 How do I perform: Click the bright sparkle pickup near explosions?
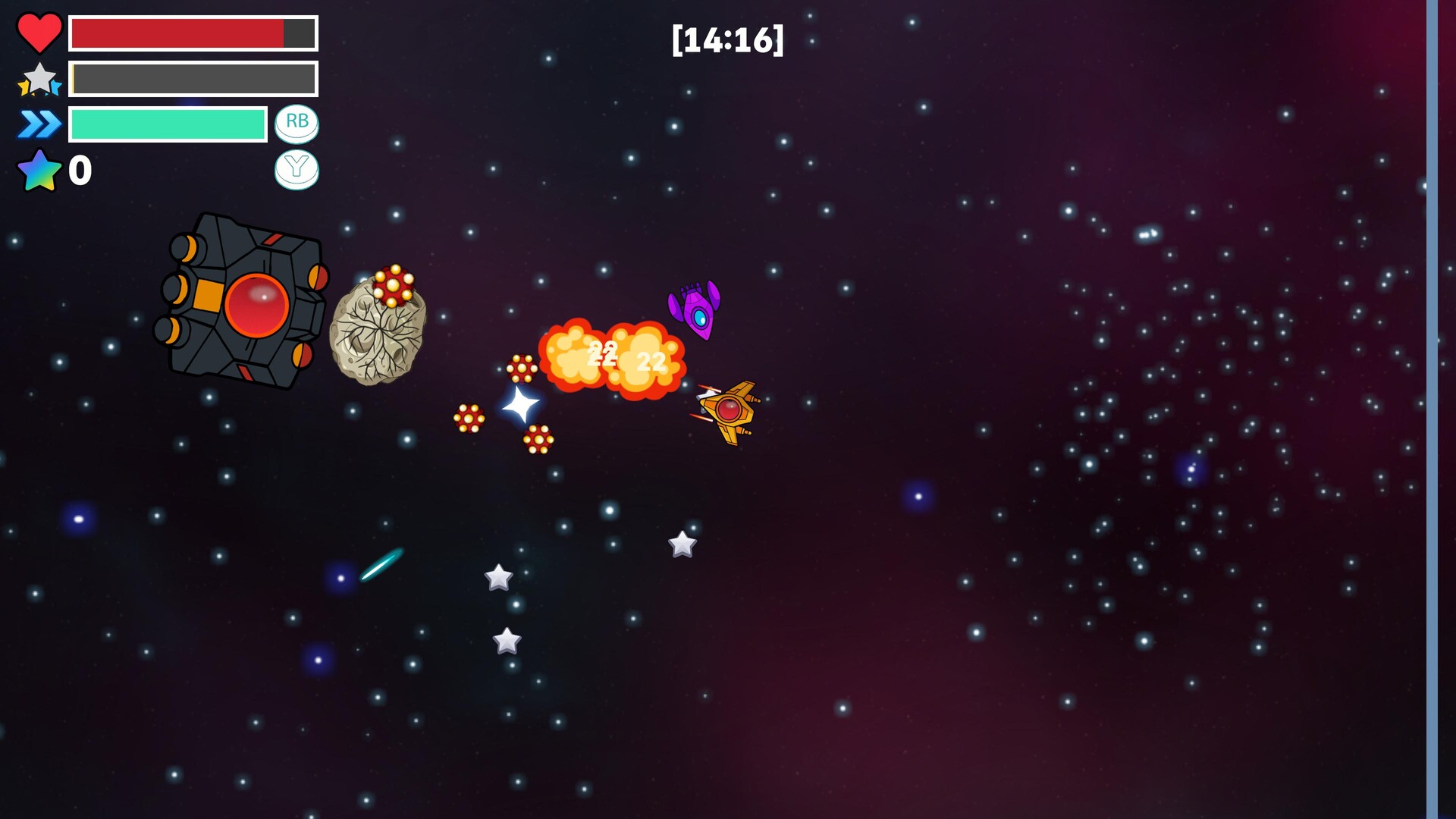pyautogui.click(x=520, y=406)
